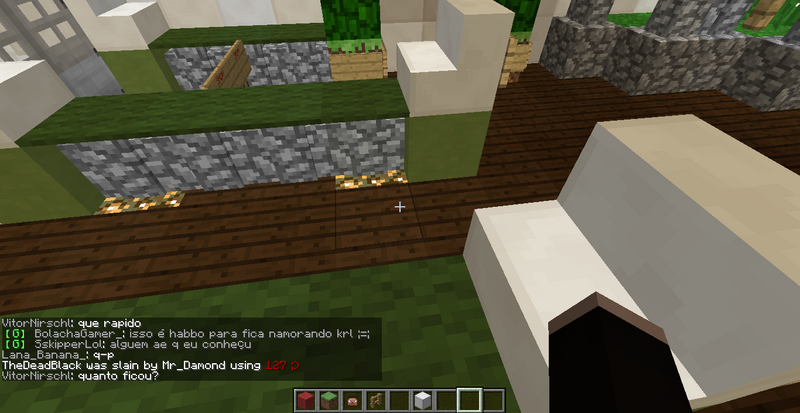The image size is (800, 413).
Task: Select the wooden fence gate slot
Action: pos(375,401)
